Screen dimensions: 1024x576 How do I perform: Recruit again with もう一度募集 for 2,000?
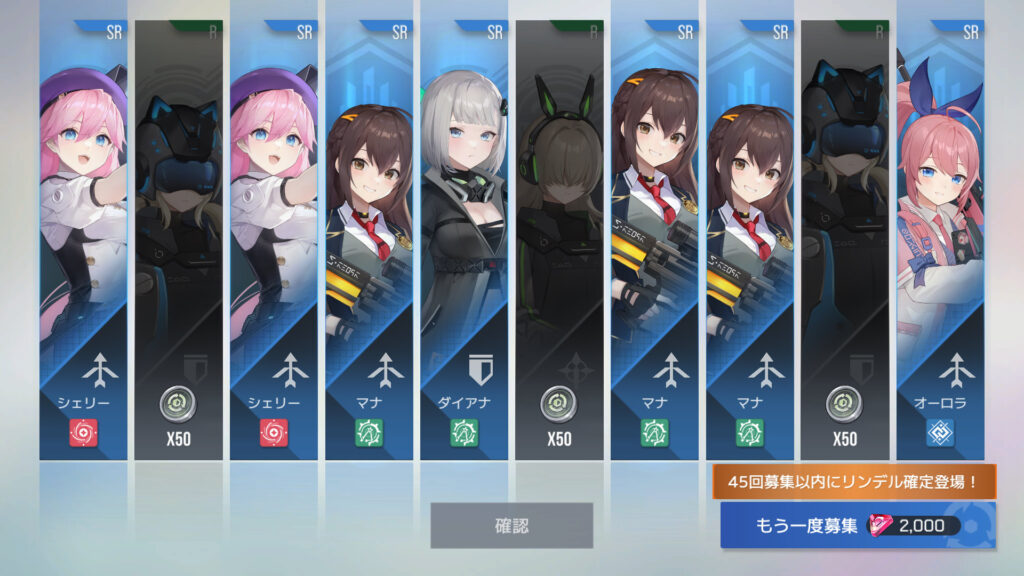[857, 526]
